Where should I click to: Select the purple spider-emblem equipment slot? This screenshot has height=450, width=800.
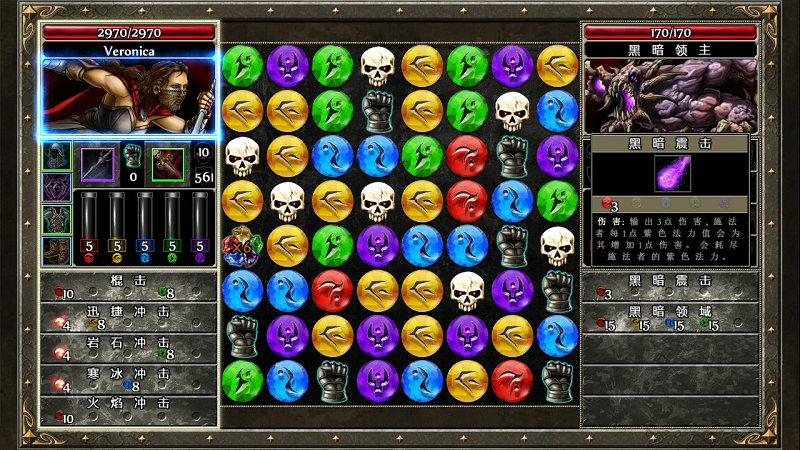[x=56, y=188]
